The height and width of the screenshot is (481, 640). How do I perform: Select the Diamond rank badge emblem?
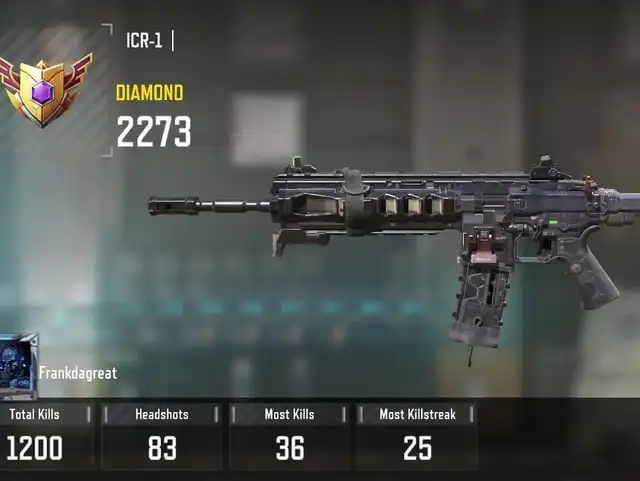(43, 90)
